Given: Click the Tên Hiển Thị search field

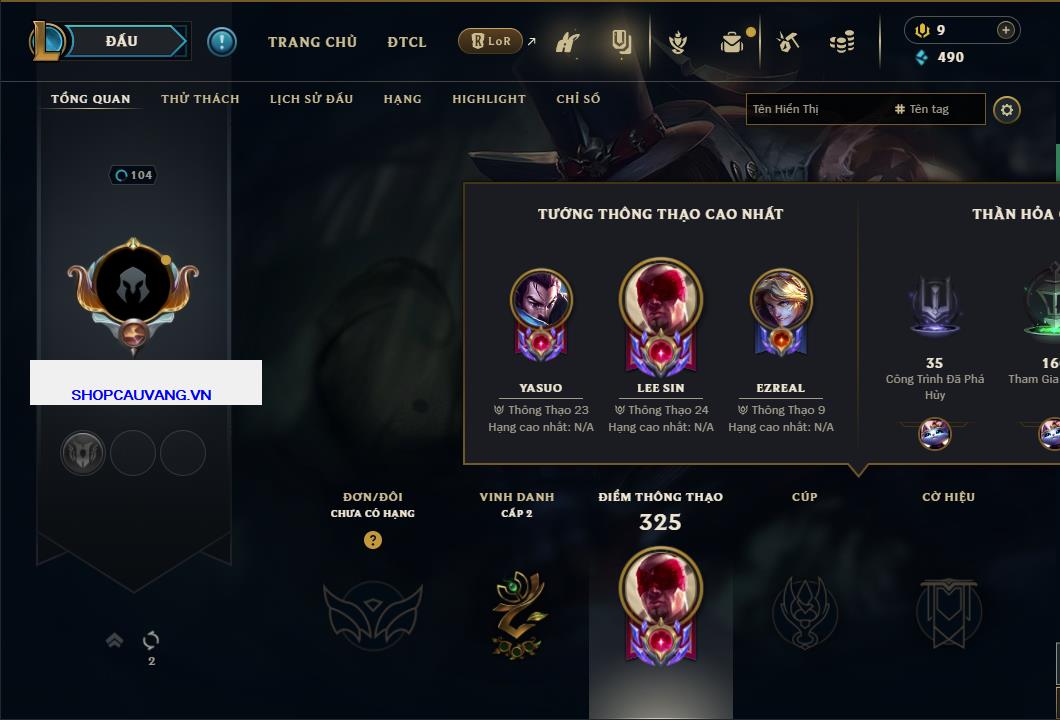Looking at the screenshot, I should point(815,109).
